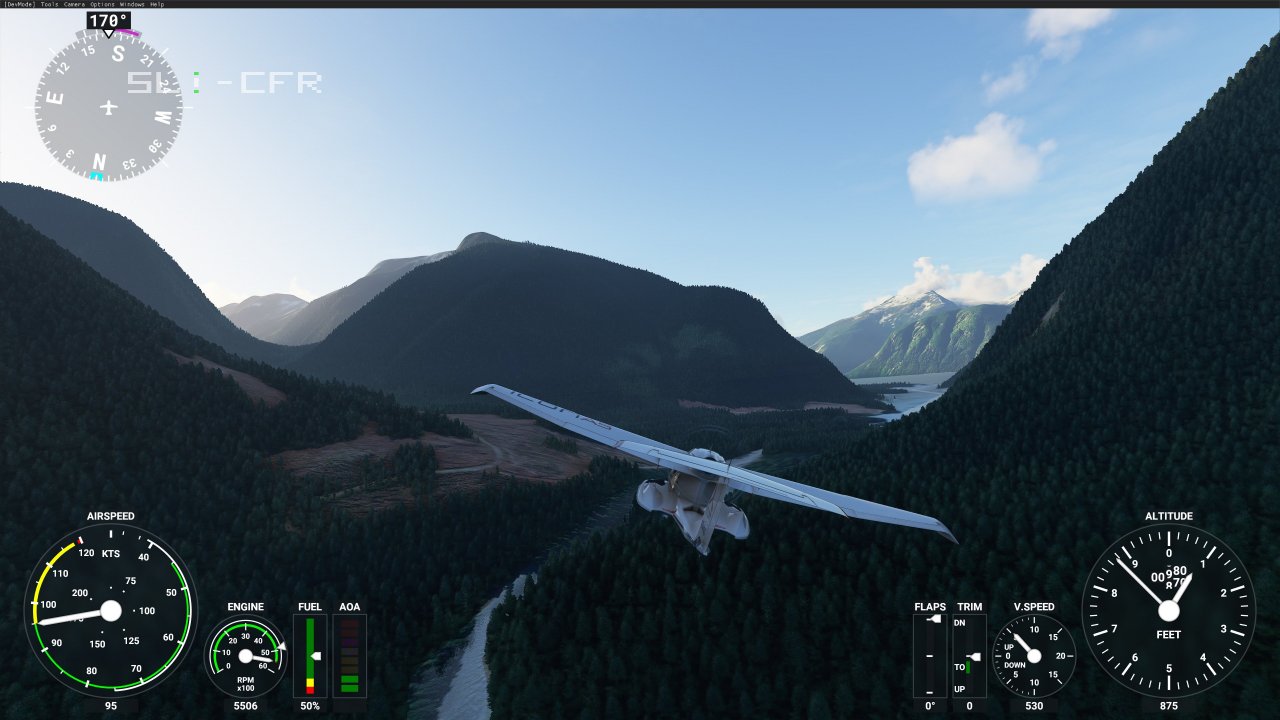Open the Camera menu
The width and height of the screenshot is (1280, 720).
tap(74, 4)
